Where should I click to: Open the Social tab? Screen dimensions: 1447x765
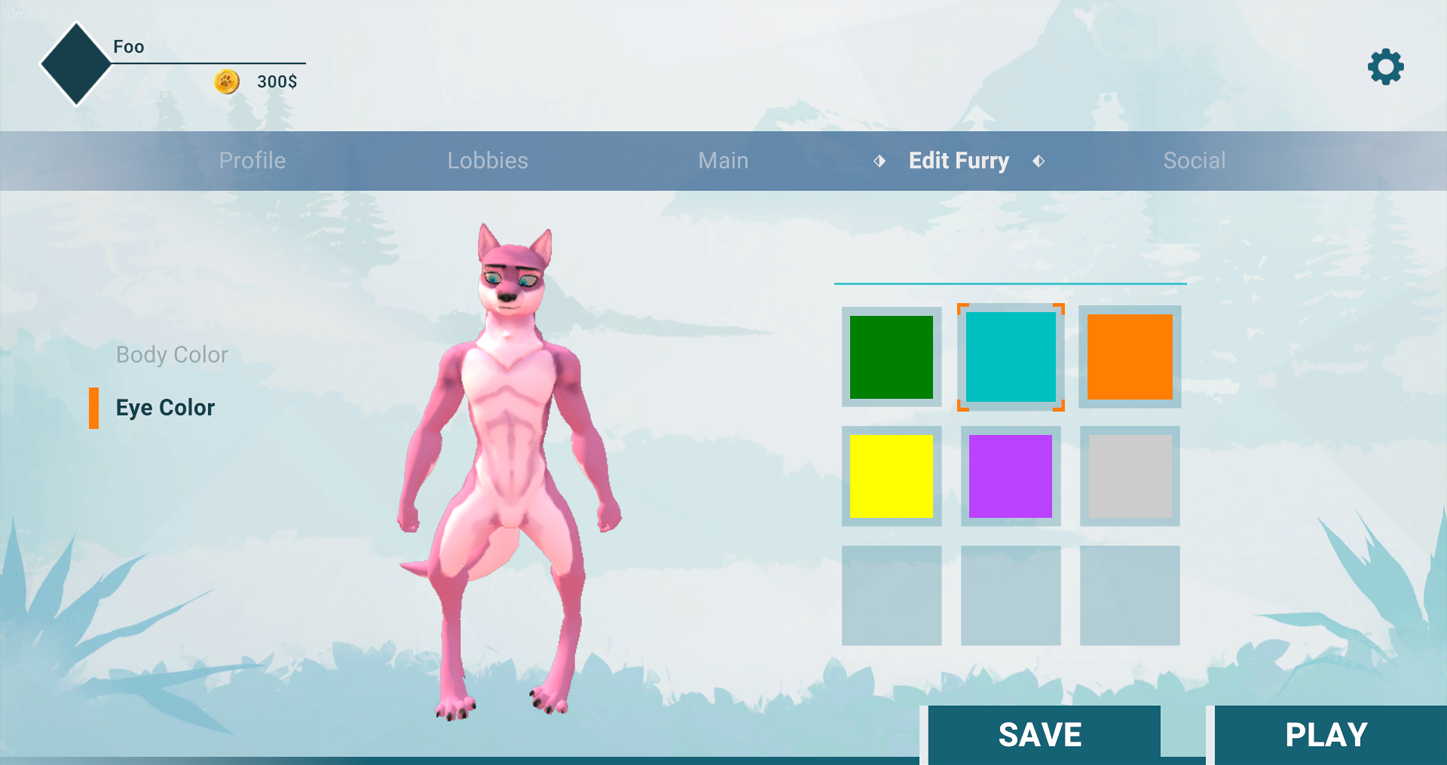coord(1194,161)
